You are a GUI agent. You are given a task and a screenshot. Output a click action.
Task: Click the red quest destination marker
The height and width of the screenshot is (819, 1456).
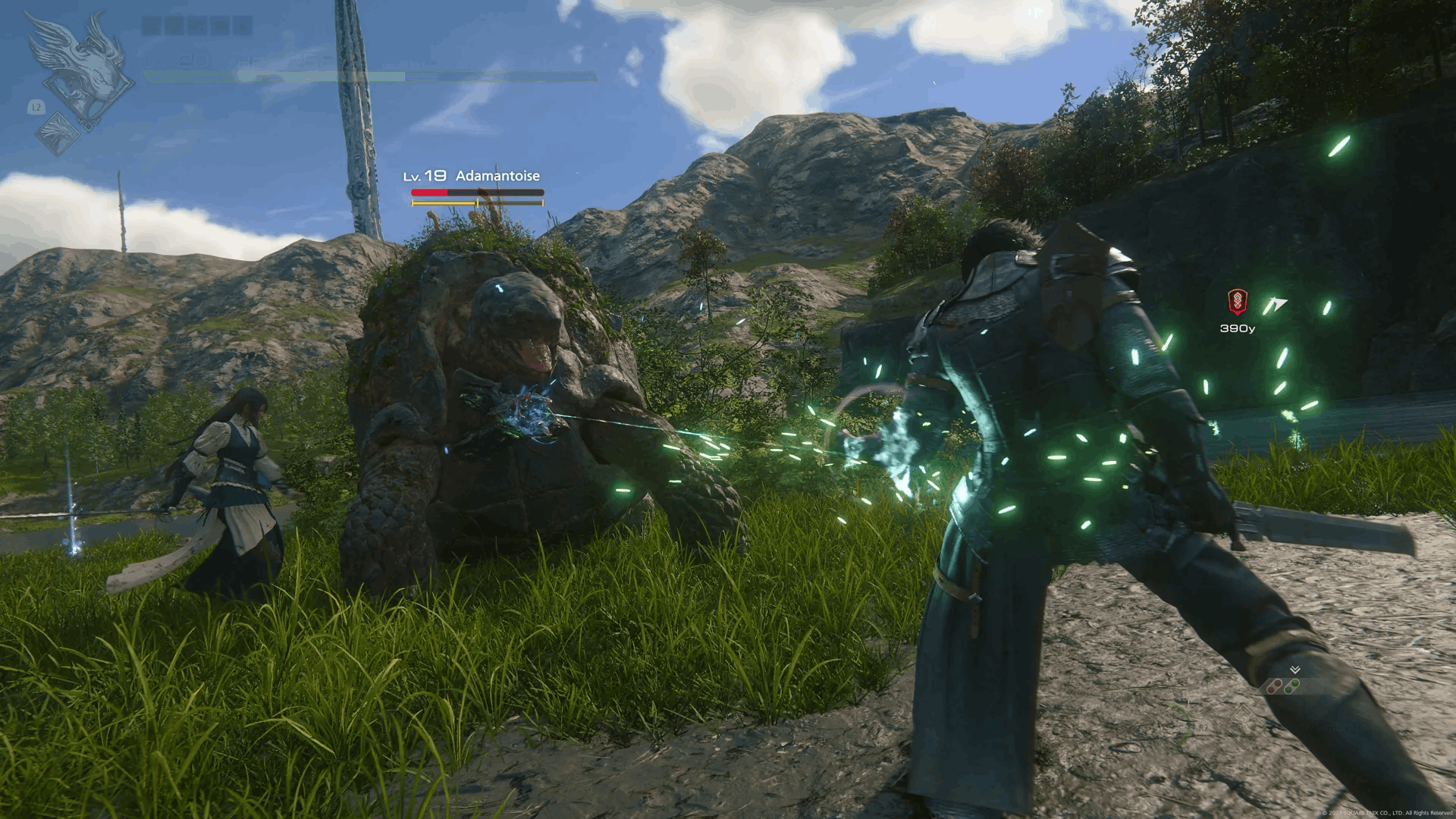point(1238,302)
